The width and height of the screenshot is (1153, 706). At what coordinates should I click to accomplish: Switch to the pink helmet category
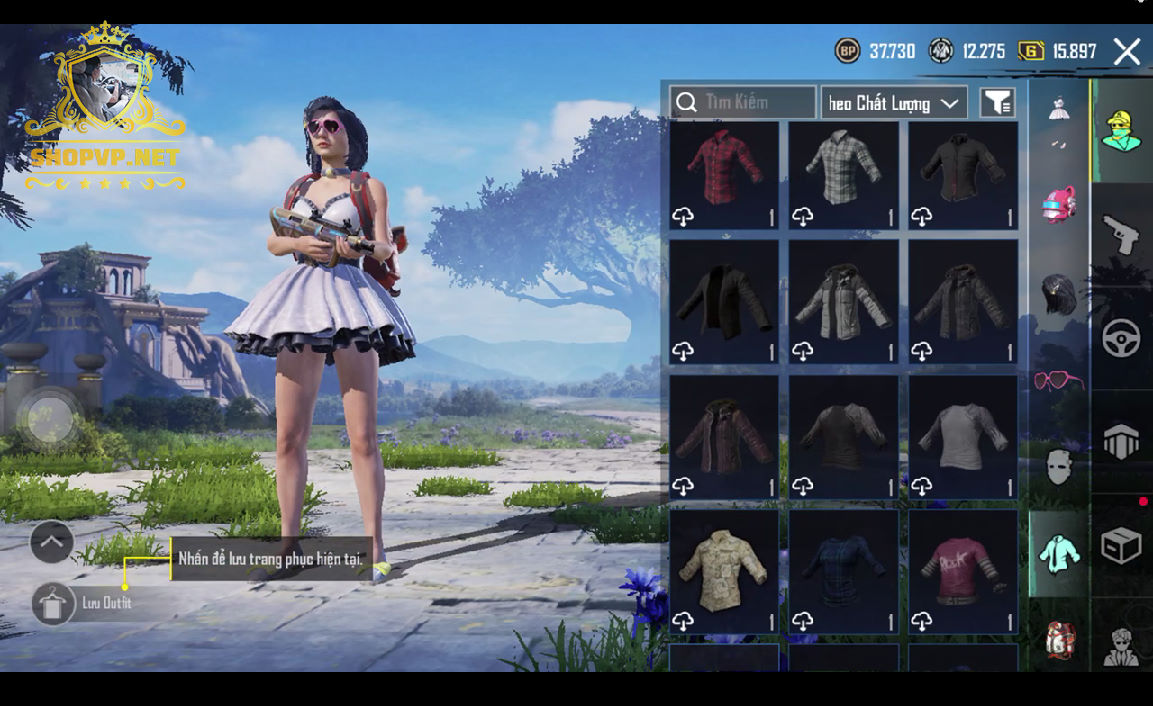pos(1058,204)
